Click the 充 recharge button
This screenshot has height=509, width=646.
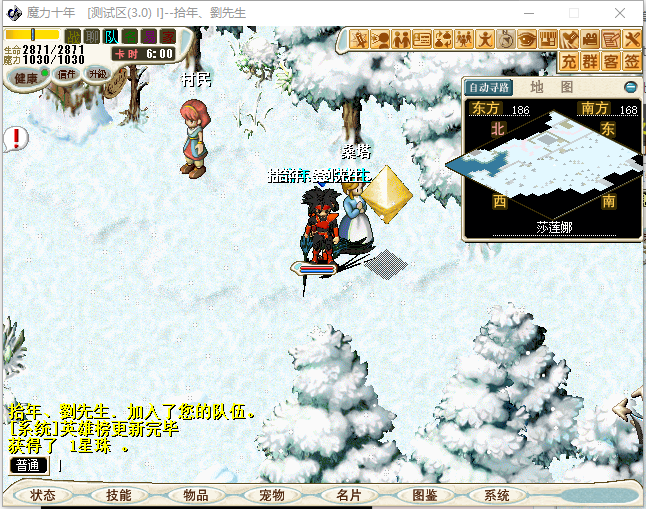click(x=568, y=62)
